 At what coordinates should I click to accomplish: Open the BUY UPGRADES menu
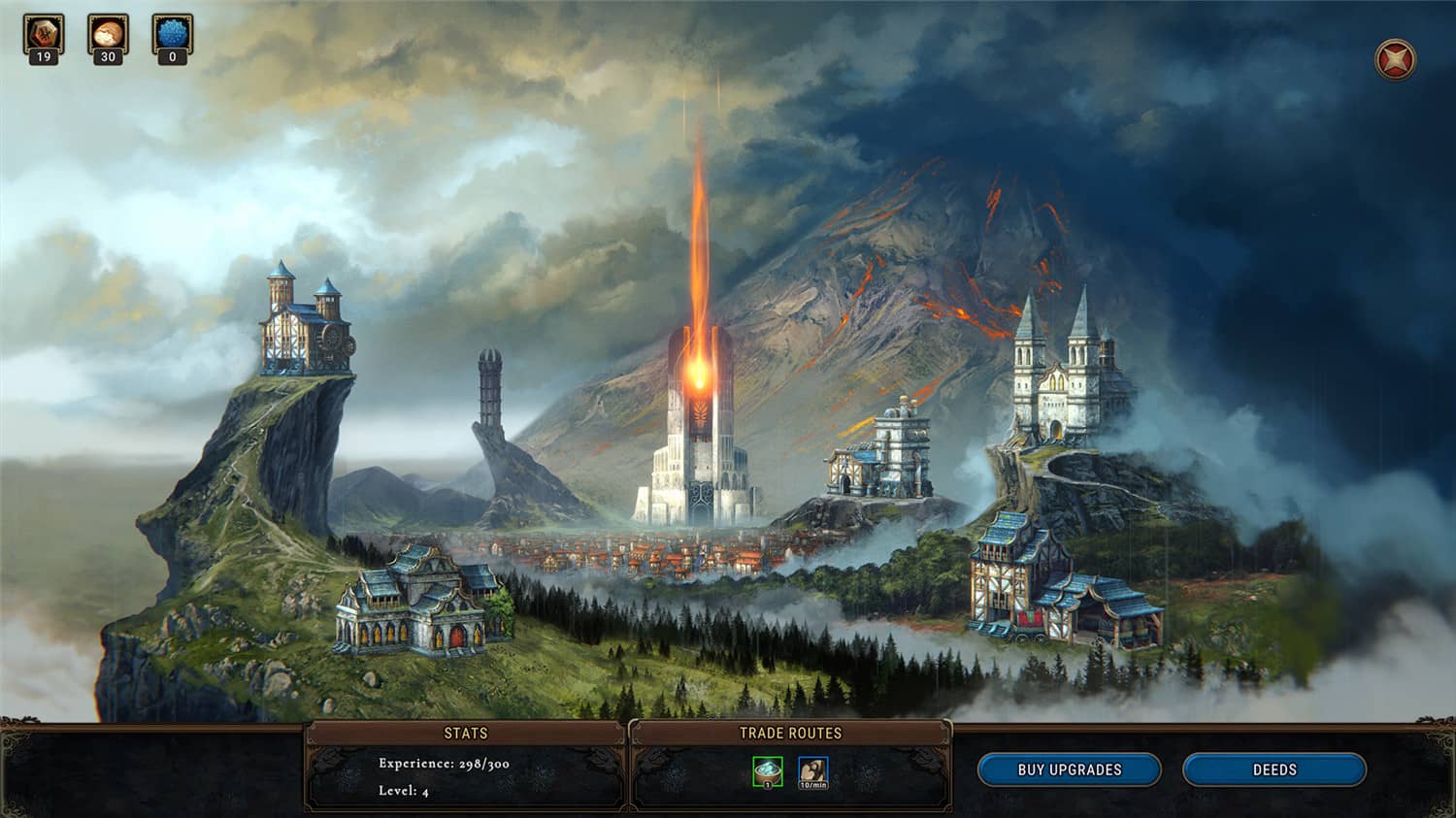[1068, 769]
